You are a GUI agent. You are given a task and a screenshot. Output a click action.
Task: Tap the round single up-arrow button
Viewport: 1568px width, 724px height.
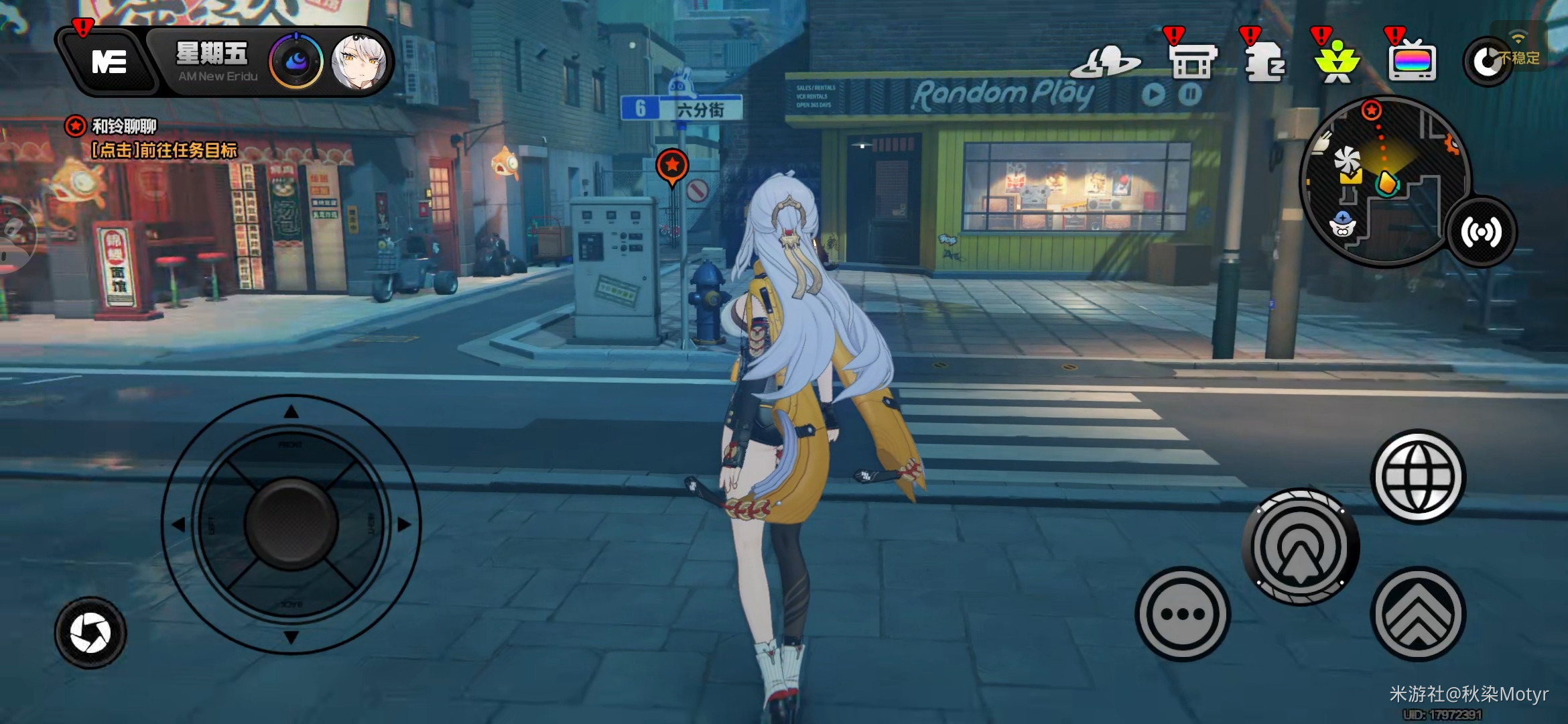tap(1301, 547)
